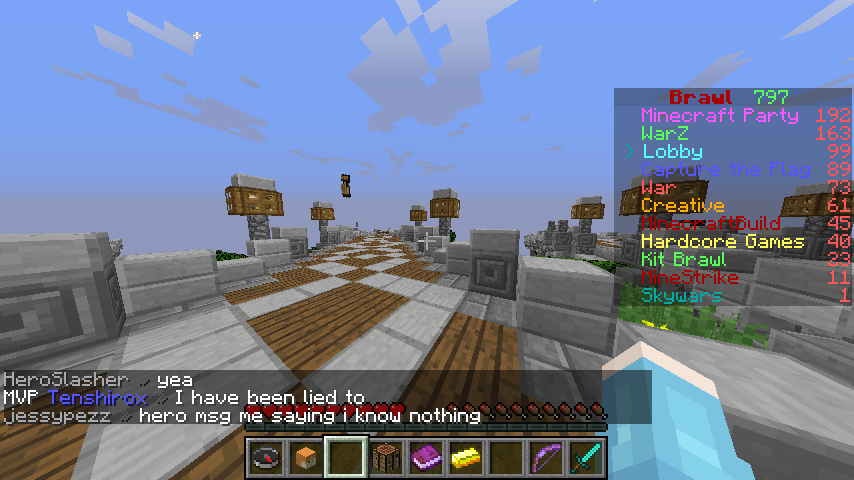
Task: Choose the player head hotbar slot
Action: (x=306, y=458)
